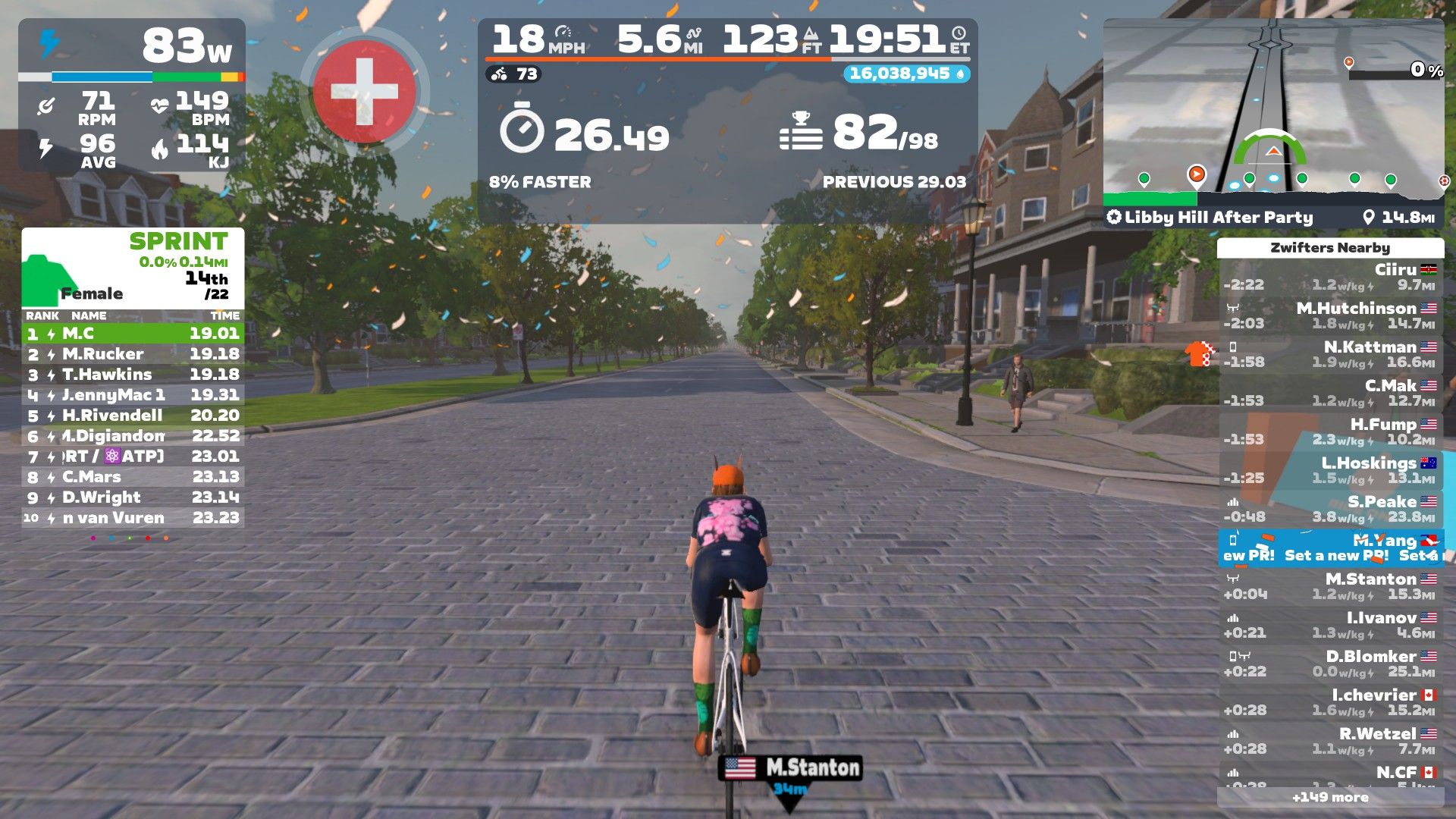
Task: Click the red Swiss cross power-up icon
Action: 365,92
